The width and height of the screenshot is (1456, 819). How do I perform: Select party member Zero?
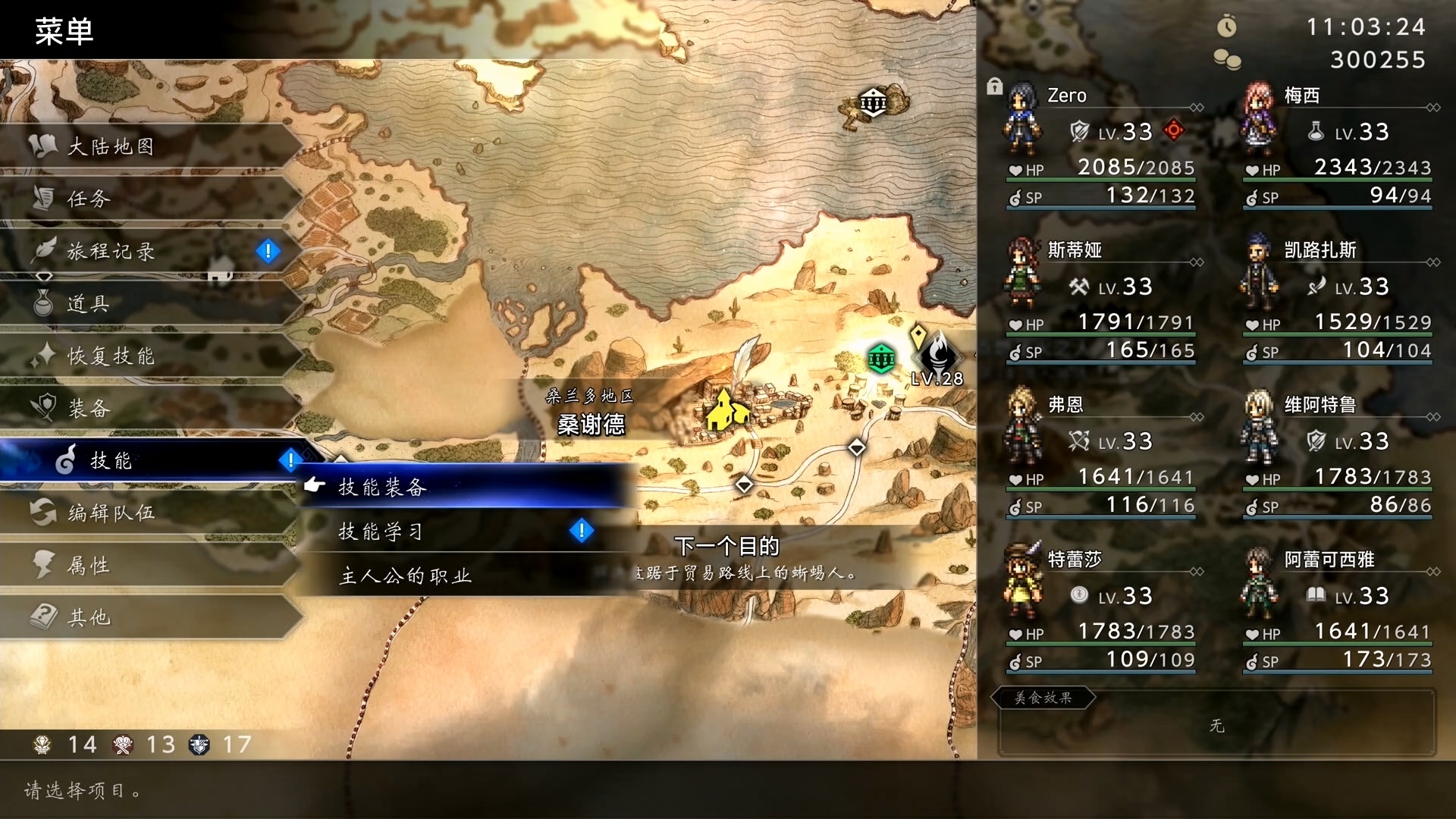coord(1101,146)
